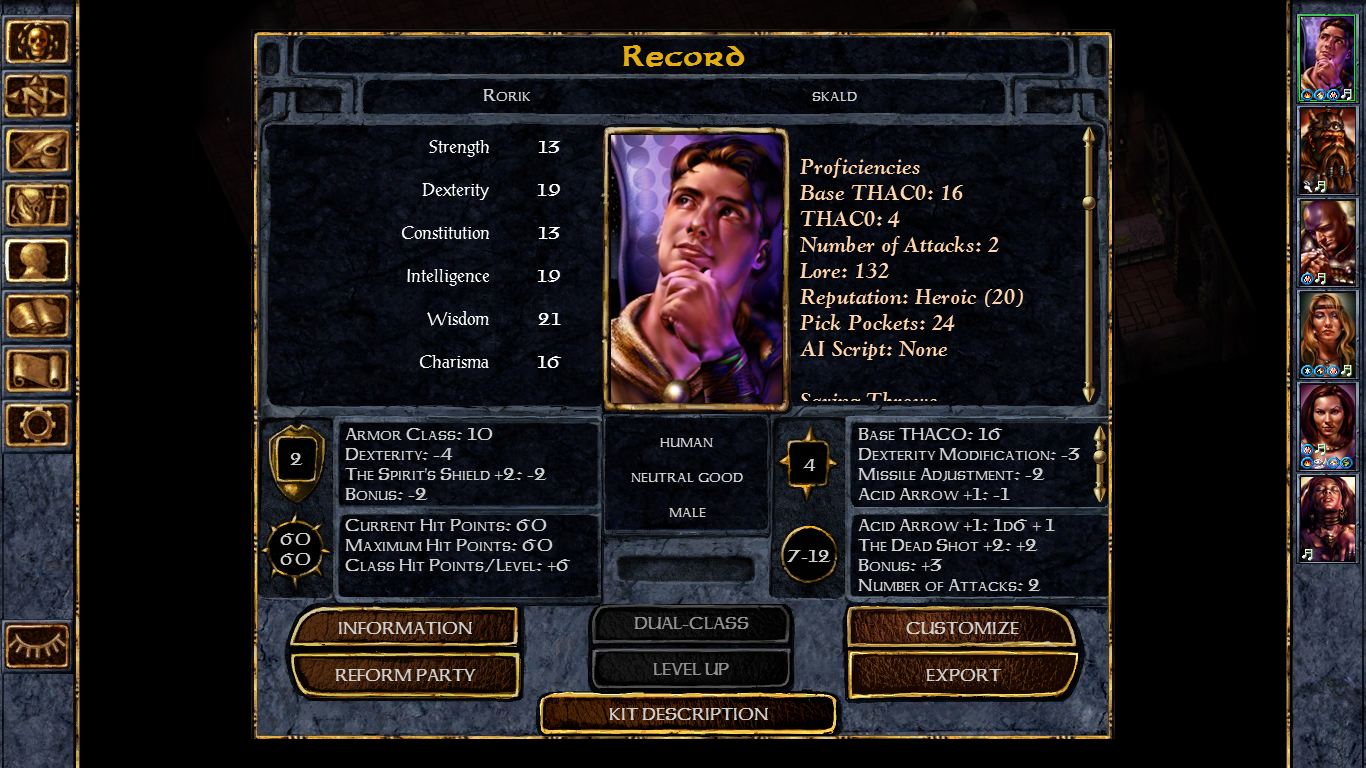
Task: Select the dwarf party member portrait
Action: point(1326,150)
